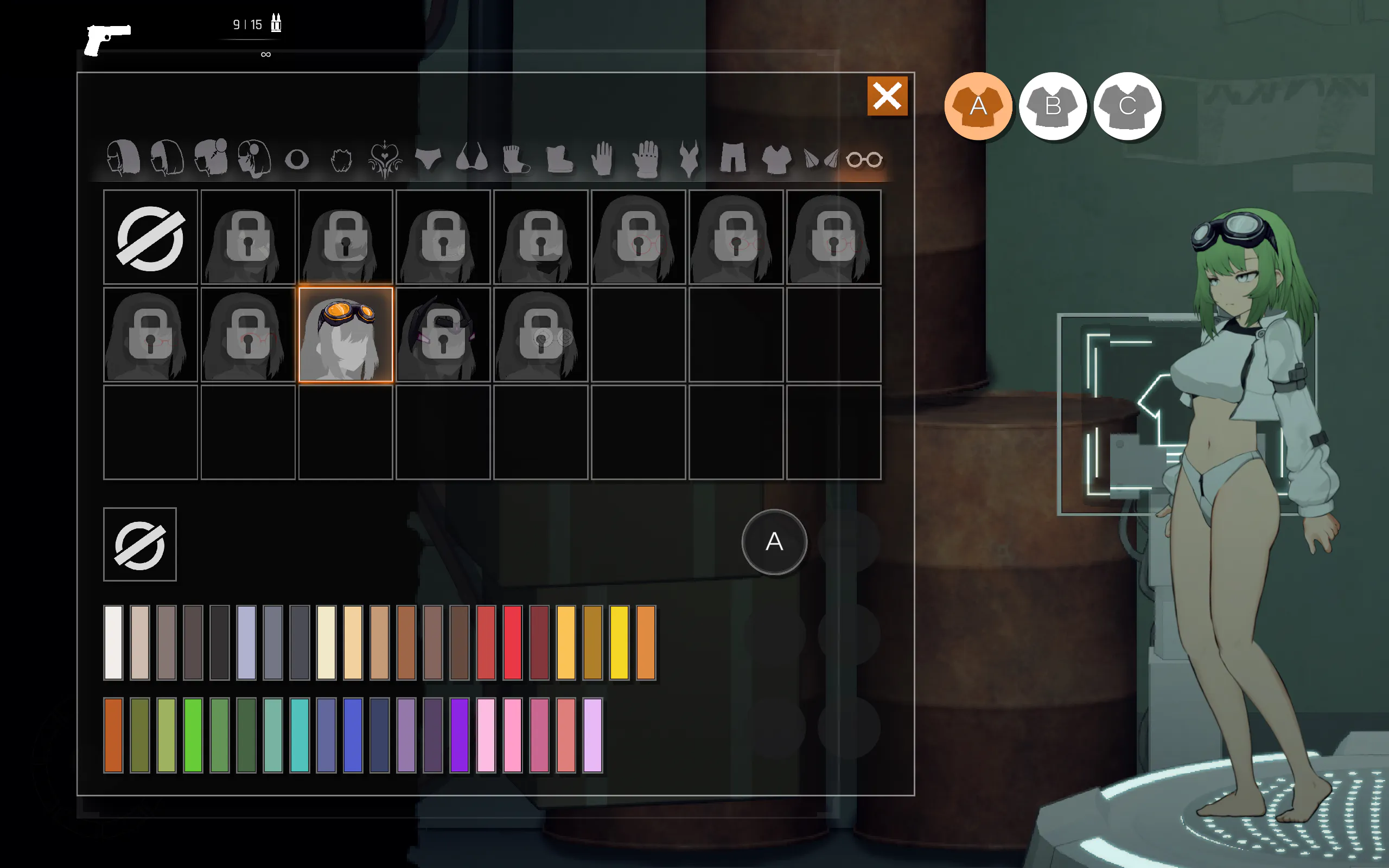
Task: Switch to outfit preset B
Action: click(x=1052, y=106)
